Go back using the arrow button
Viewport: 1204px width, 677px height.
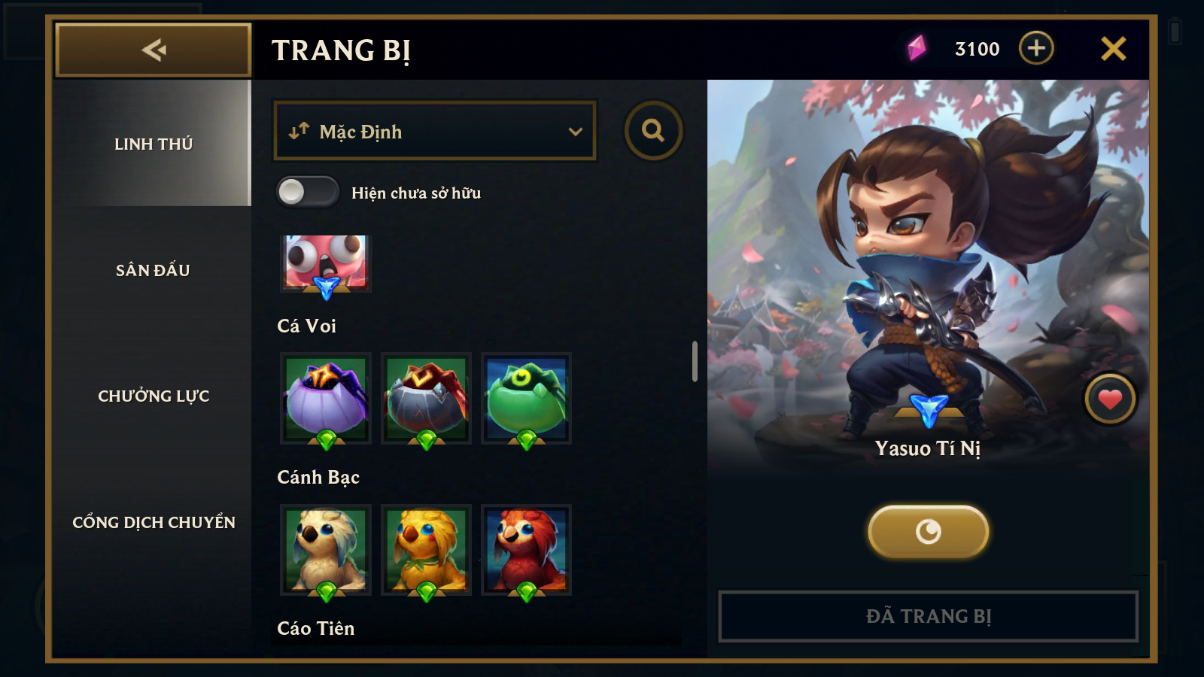(x=153, y=50)
